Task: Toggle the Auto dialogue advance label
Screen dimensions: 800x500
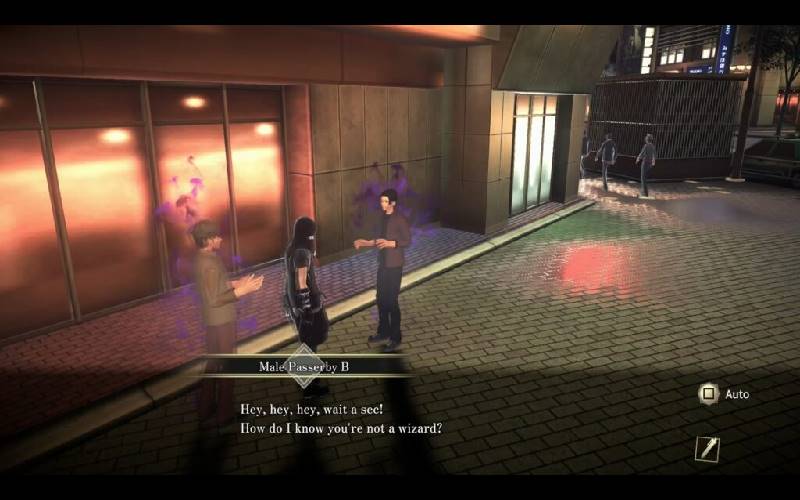Action: tap(737, 394)
